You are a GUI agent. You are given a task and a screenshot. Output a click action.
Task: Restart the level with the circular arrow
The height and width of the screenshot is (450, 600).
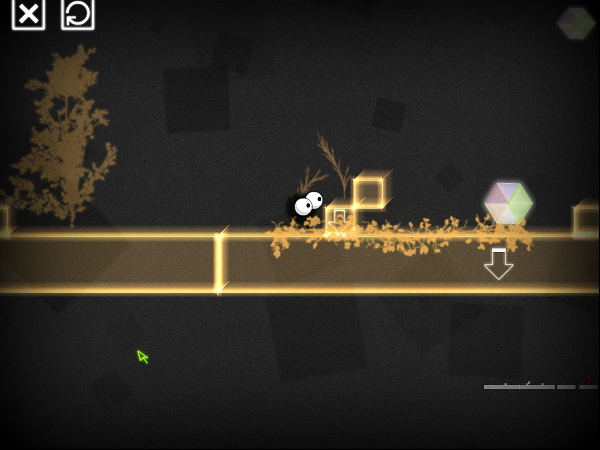tap(77, 13)
